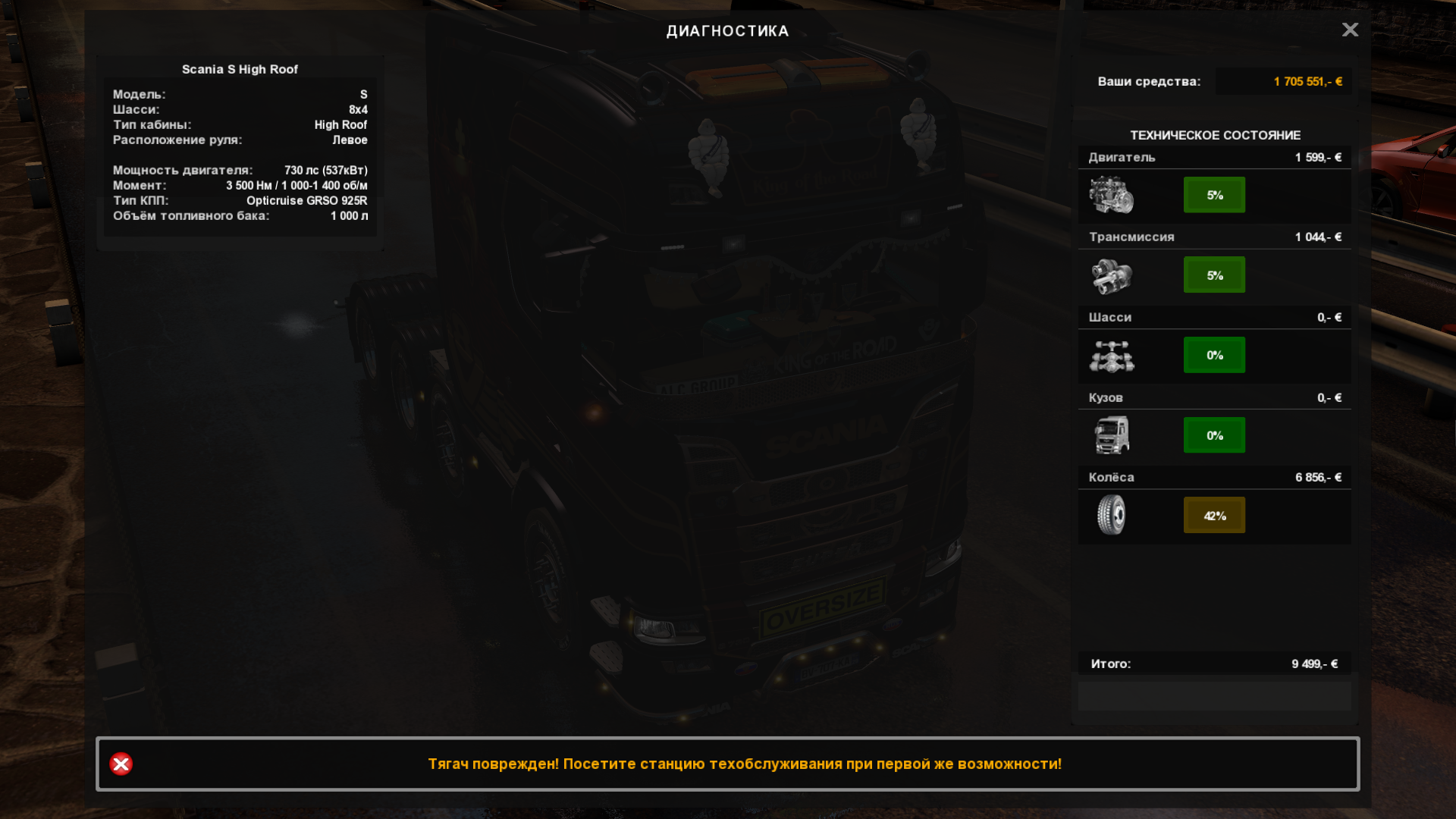
Task: Click the engine icon under Двигатель
Action: (x=1112, y=195)
